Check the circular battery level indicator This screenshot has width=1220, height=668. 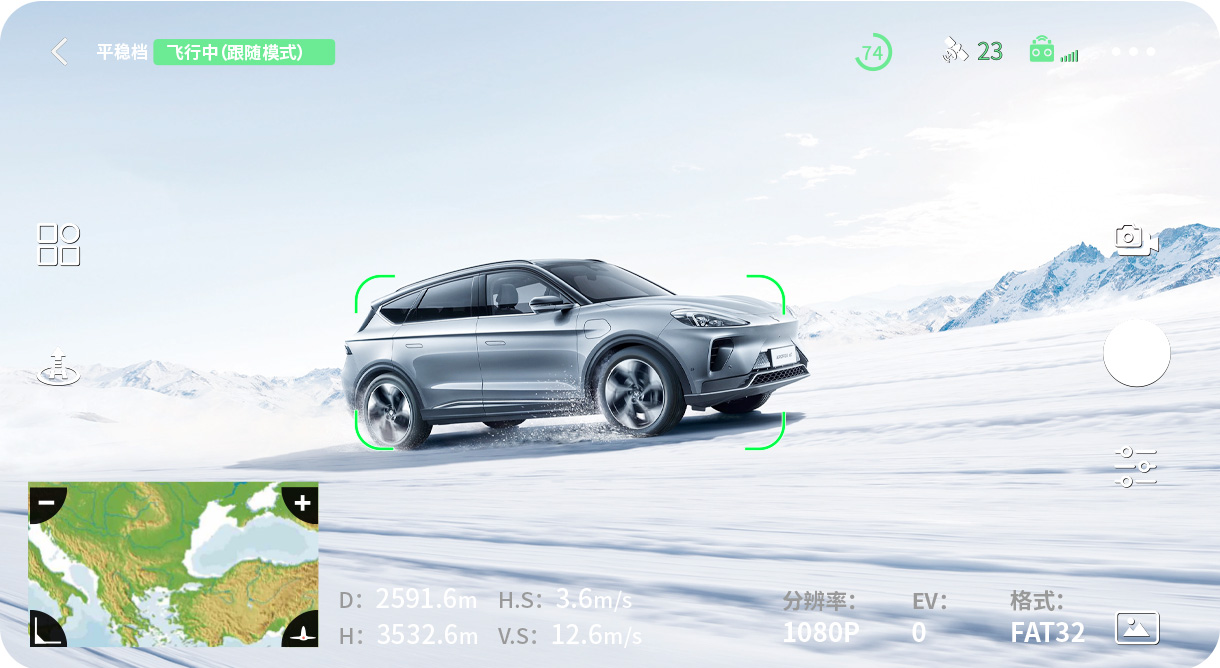tap(873, 52)
